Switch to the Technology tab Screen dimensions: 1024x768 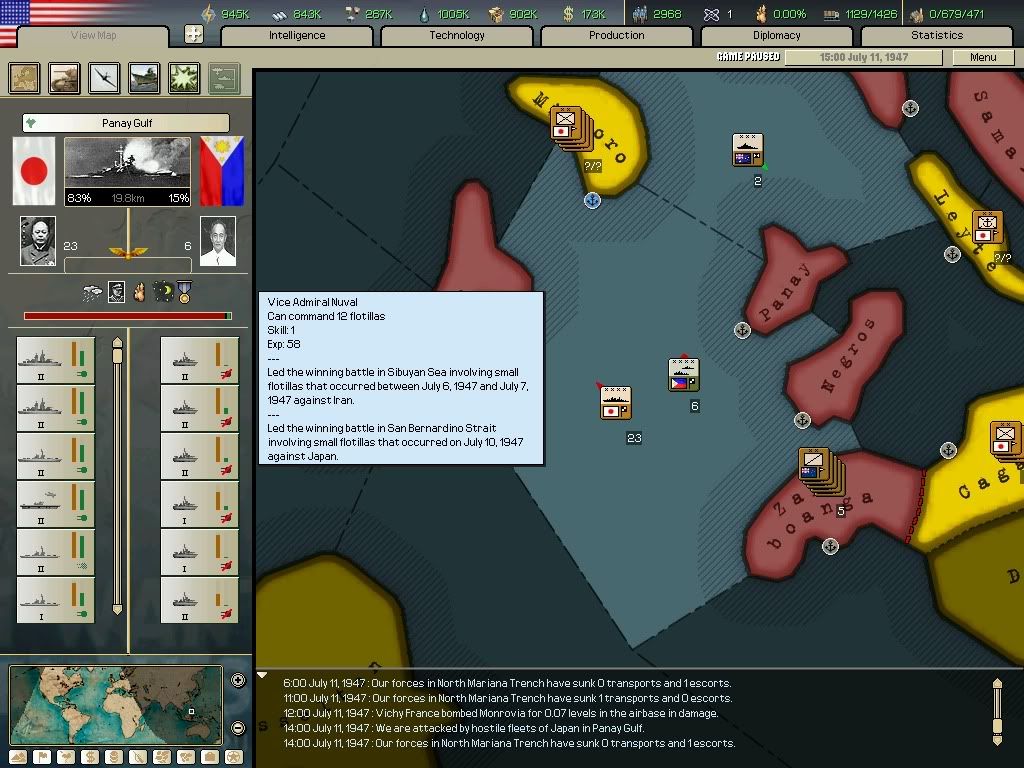click(x=457, y=36)
